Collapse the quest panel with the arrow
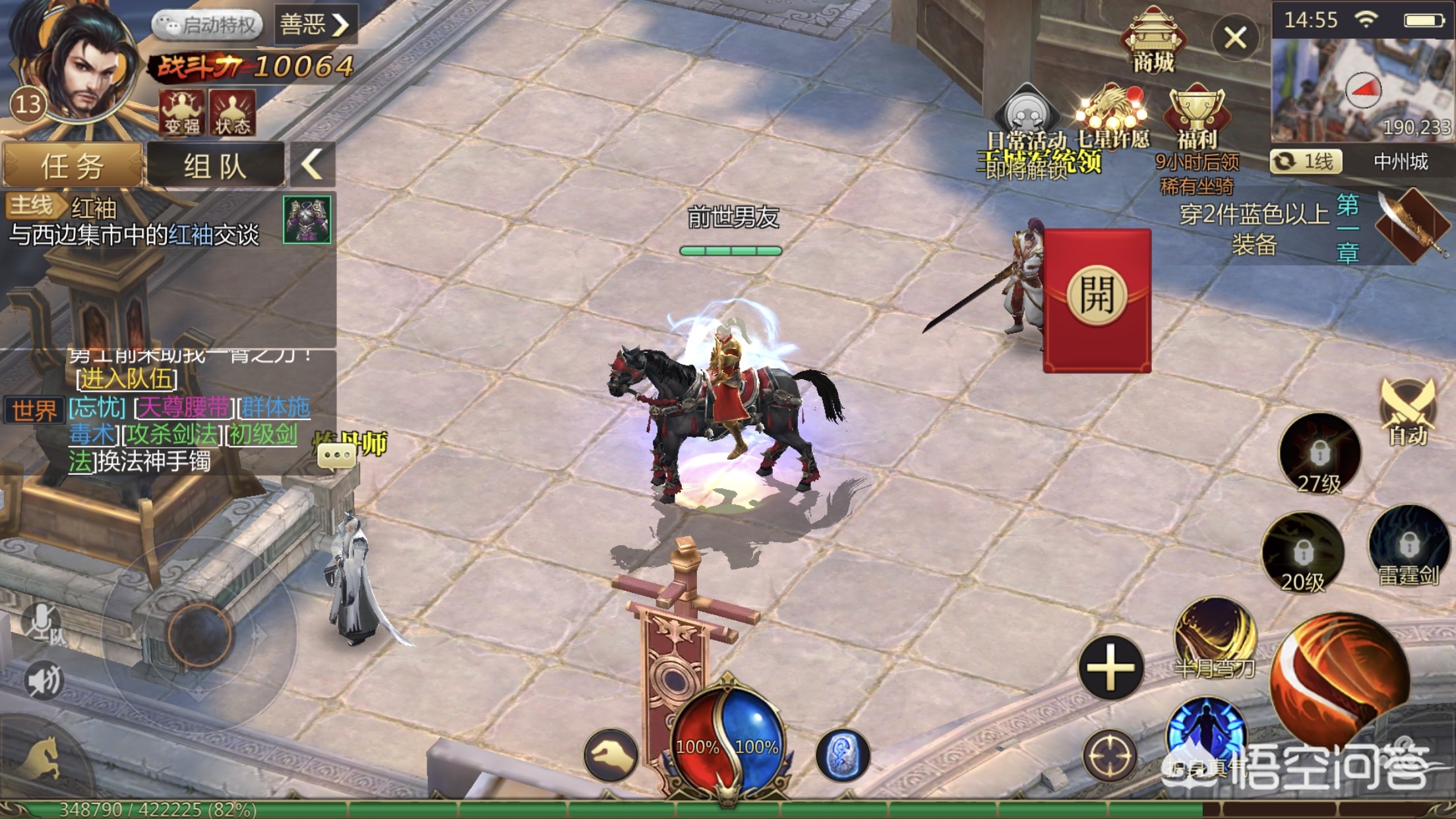The image size is (1456, 819). [312, 164]
